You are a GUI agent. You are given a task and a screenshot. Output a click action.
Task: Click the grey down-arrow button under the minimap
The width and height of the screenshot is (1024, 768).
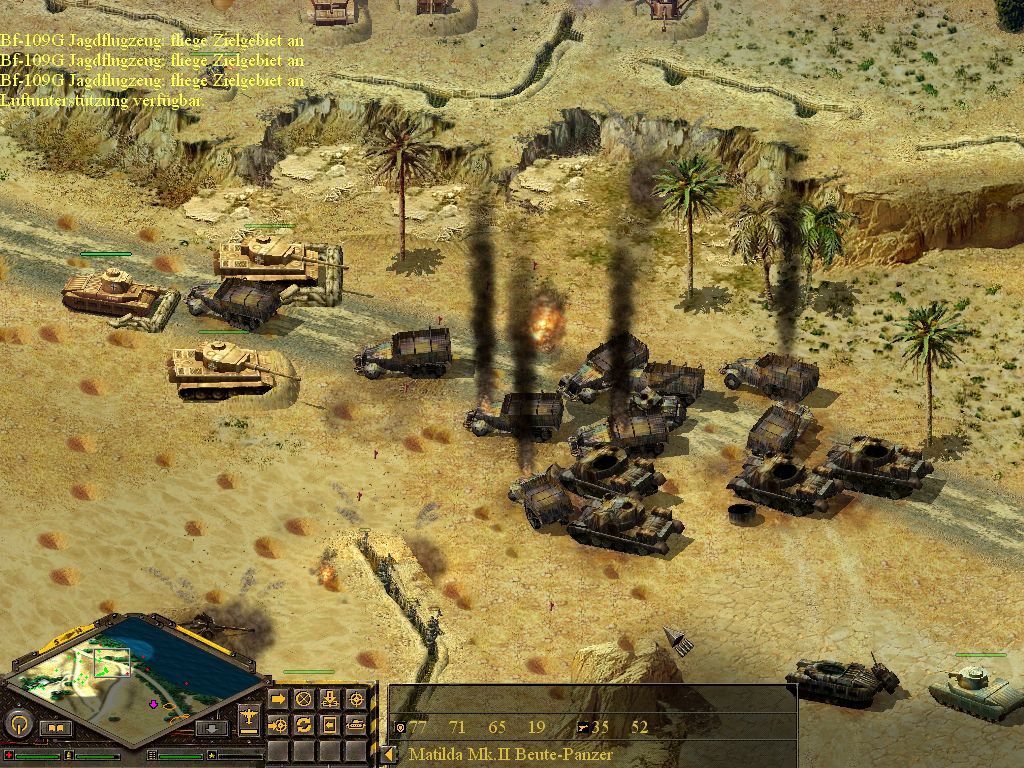209,728
